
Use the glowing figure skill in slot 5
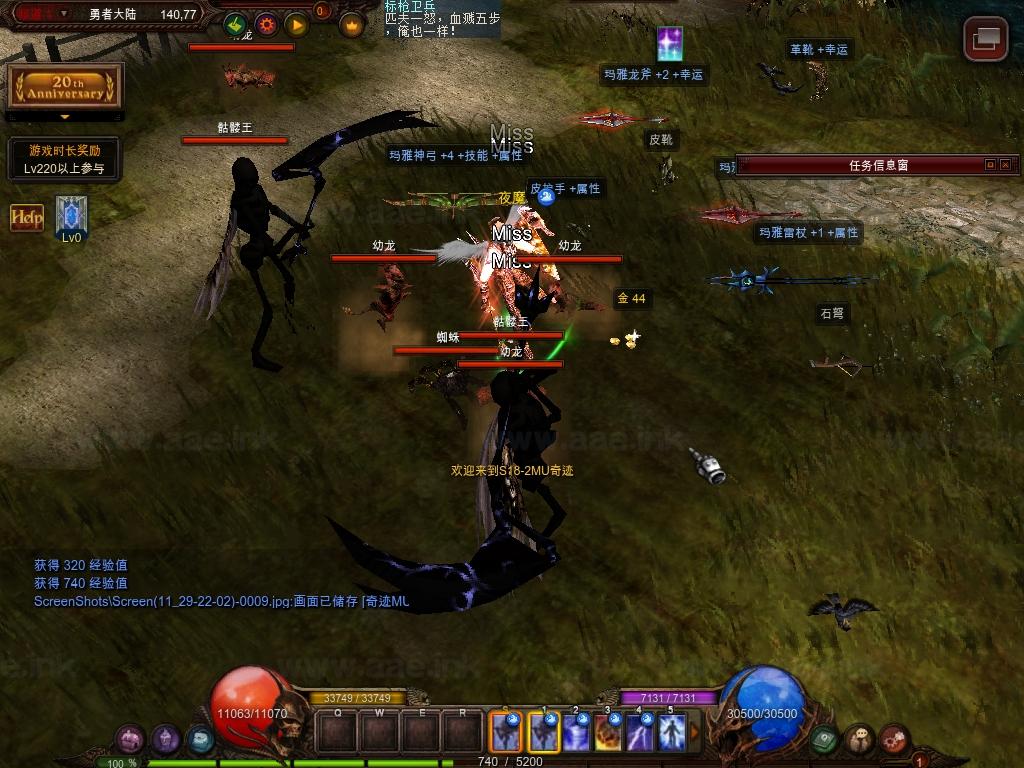[672, 733]
